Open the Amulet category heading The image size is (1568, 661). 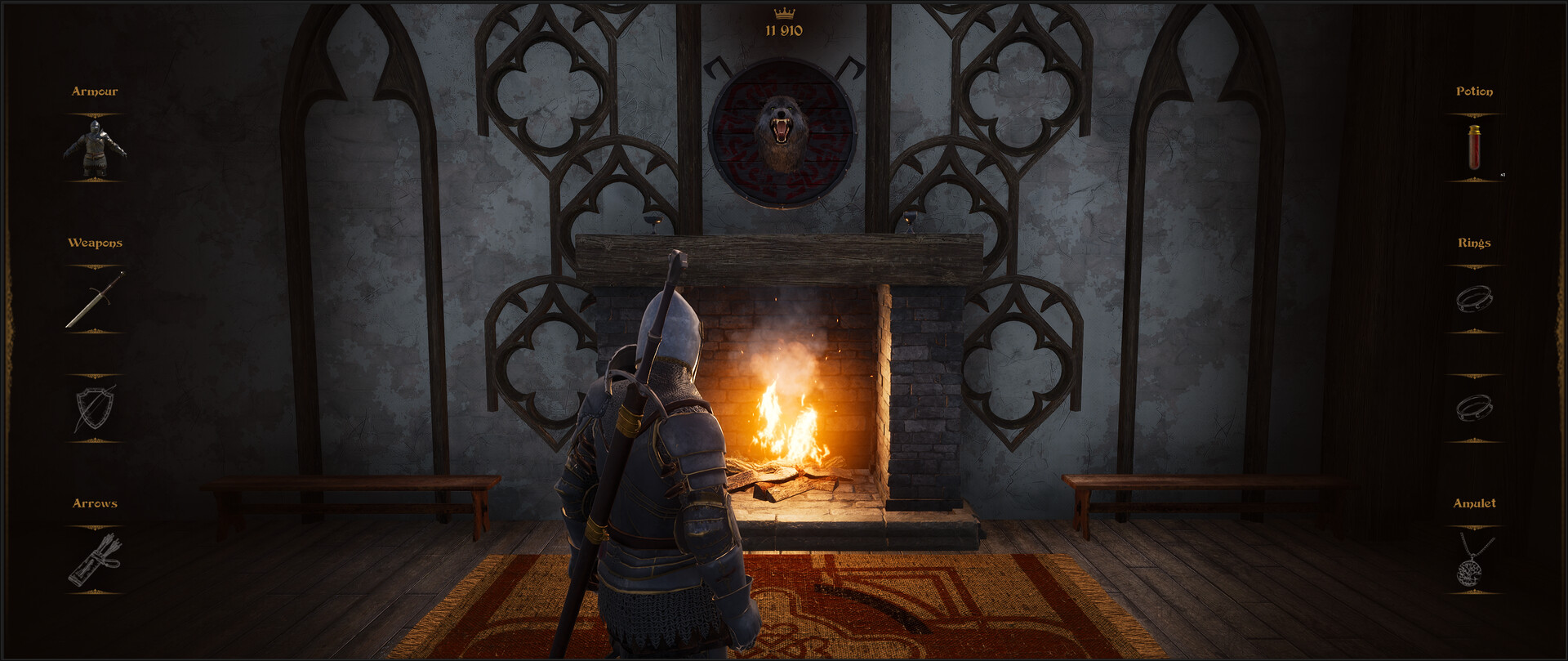click(1475, 503)
